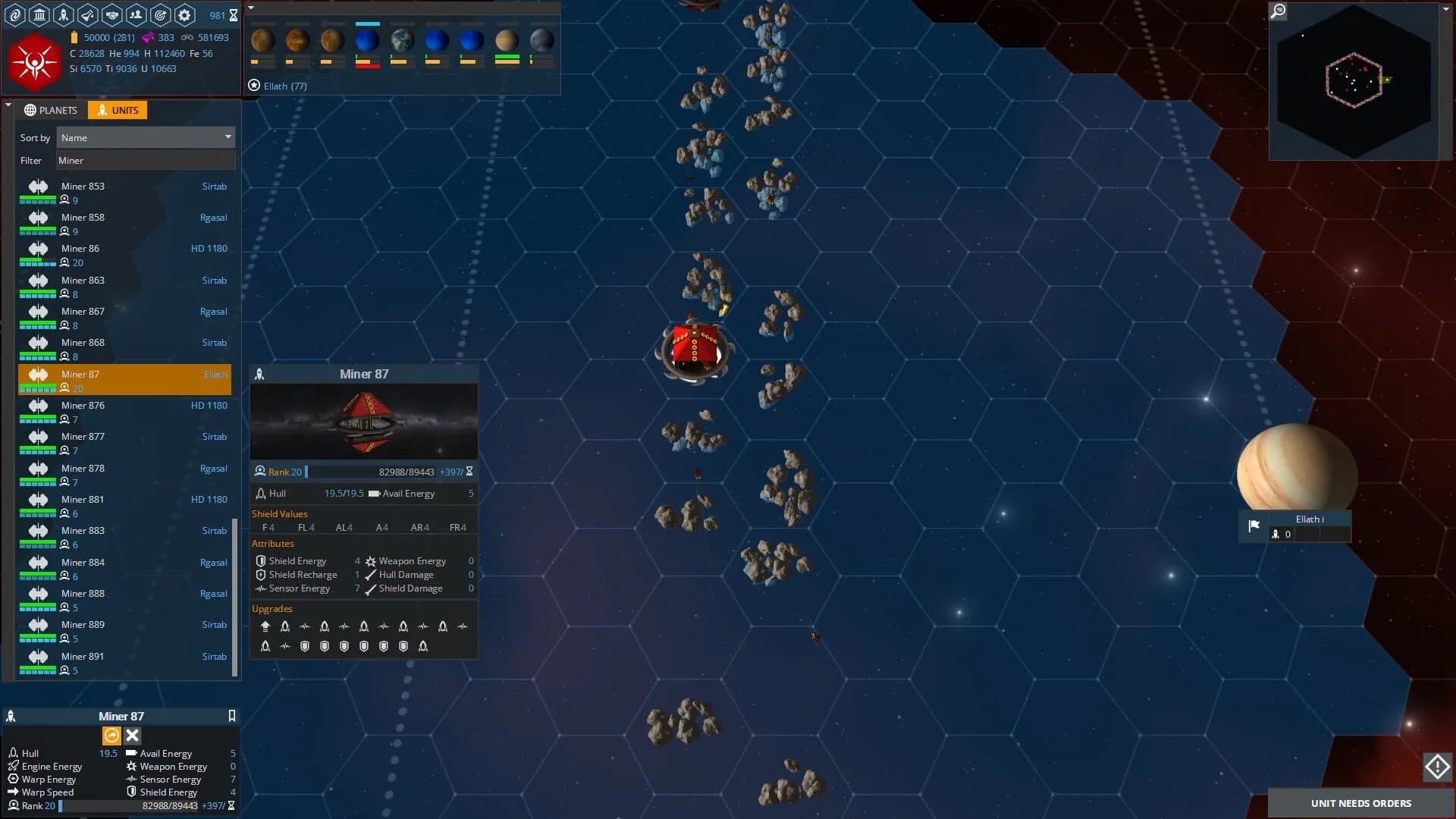Open the government building panel
Viewport: 1456px width, 819px height.
tap(39, 15)
